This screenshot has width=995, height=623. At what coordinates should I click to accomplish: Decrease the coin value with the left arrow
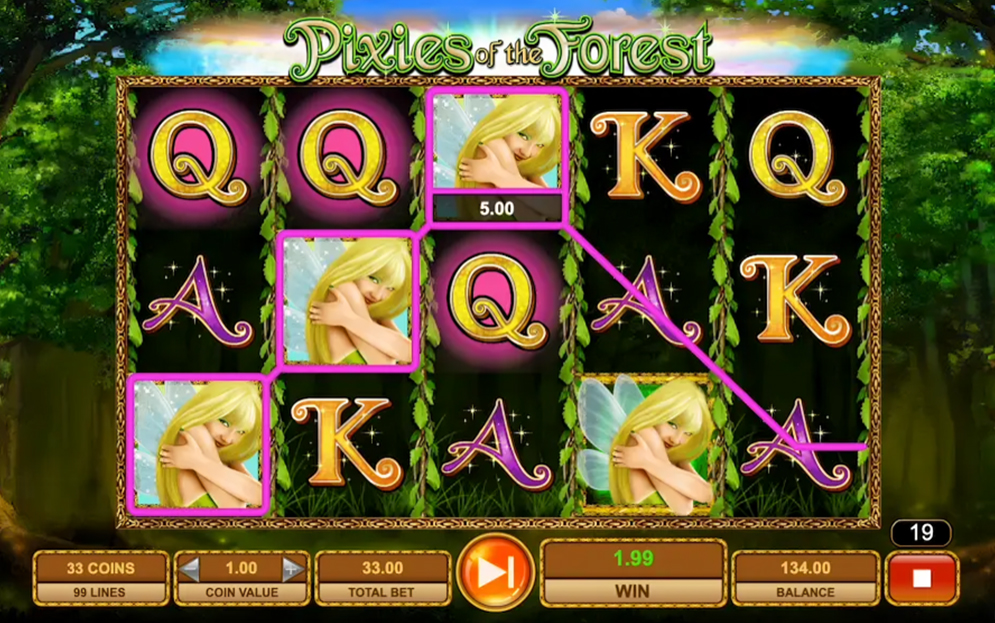pyautogui.click(x=190, y=569)
